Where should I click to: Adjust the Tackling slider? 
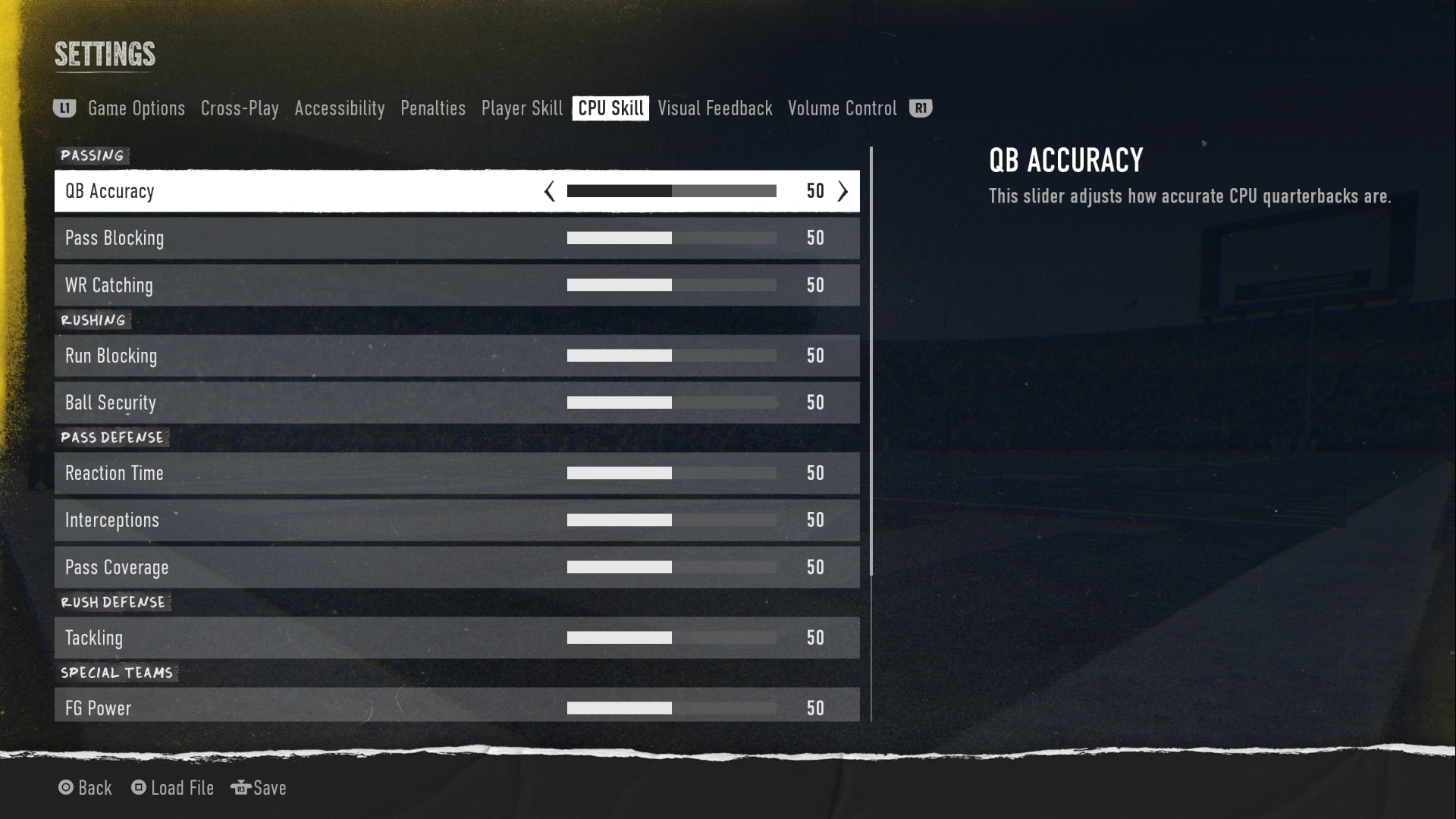pos(670,638)
